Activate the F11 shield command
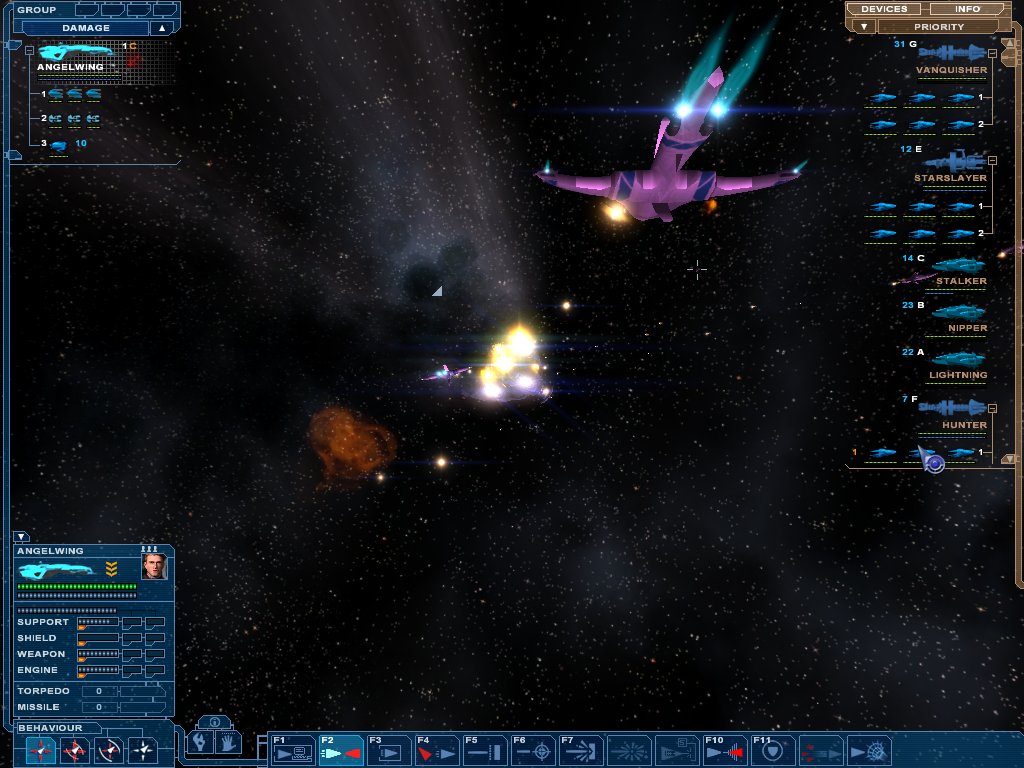Image resolution: width=1024 pixels, height=768 pixels. coord(772,750)
